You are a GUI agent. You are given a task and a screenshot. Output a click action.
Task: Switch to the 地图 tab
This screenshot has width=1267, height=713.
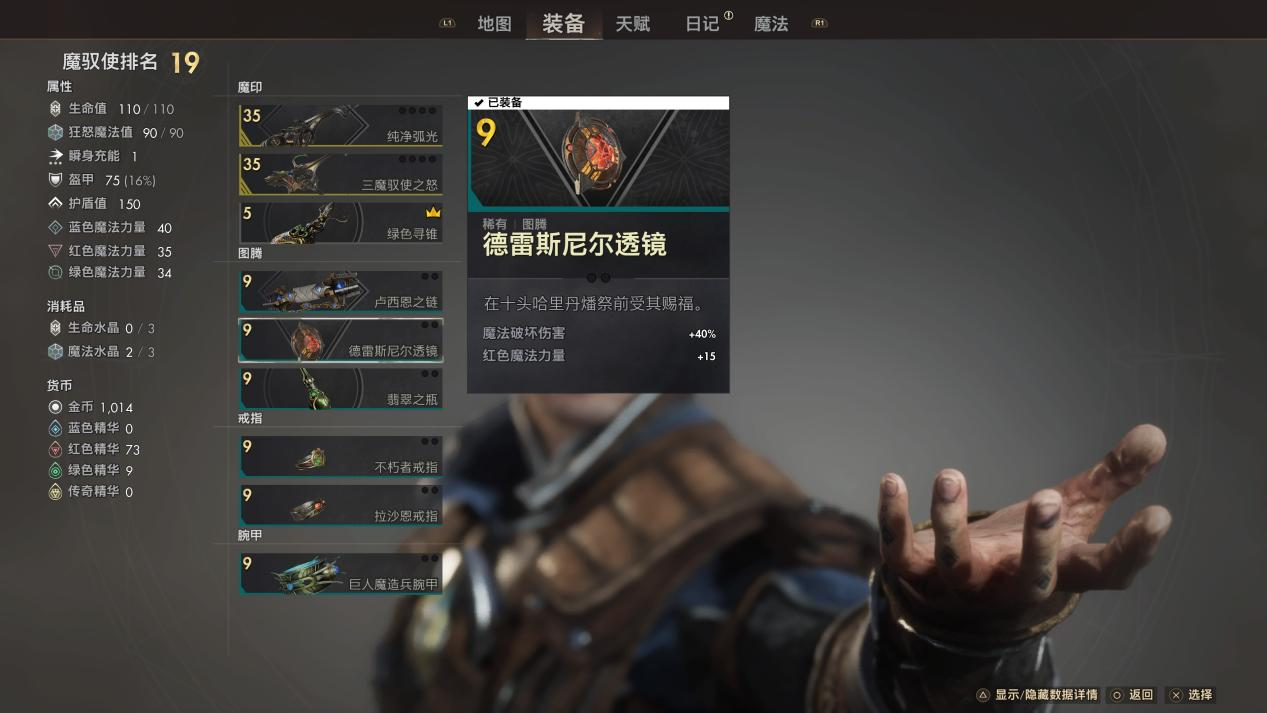point(494,24)
